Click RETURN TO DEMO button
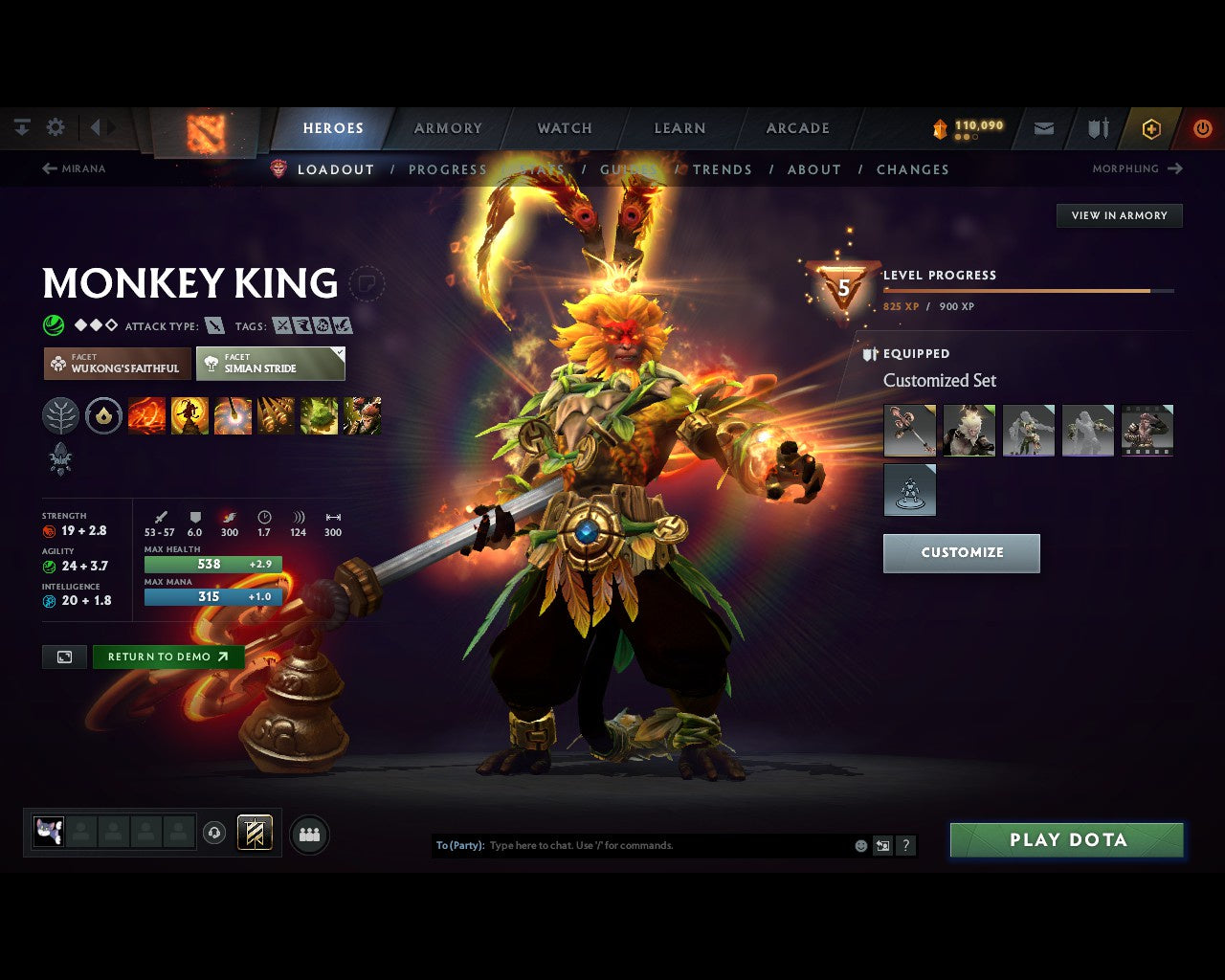This screenshot has height=980, width=1225. (167, 657)
